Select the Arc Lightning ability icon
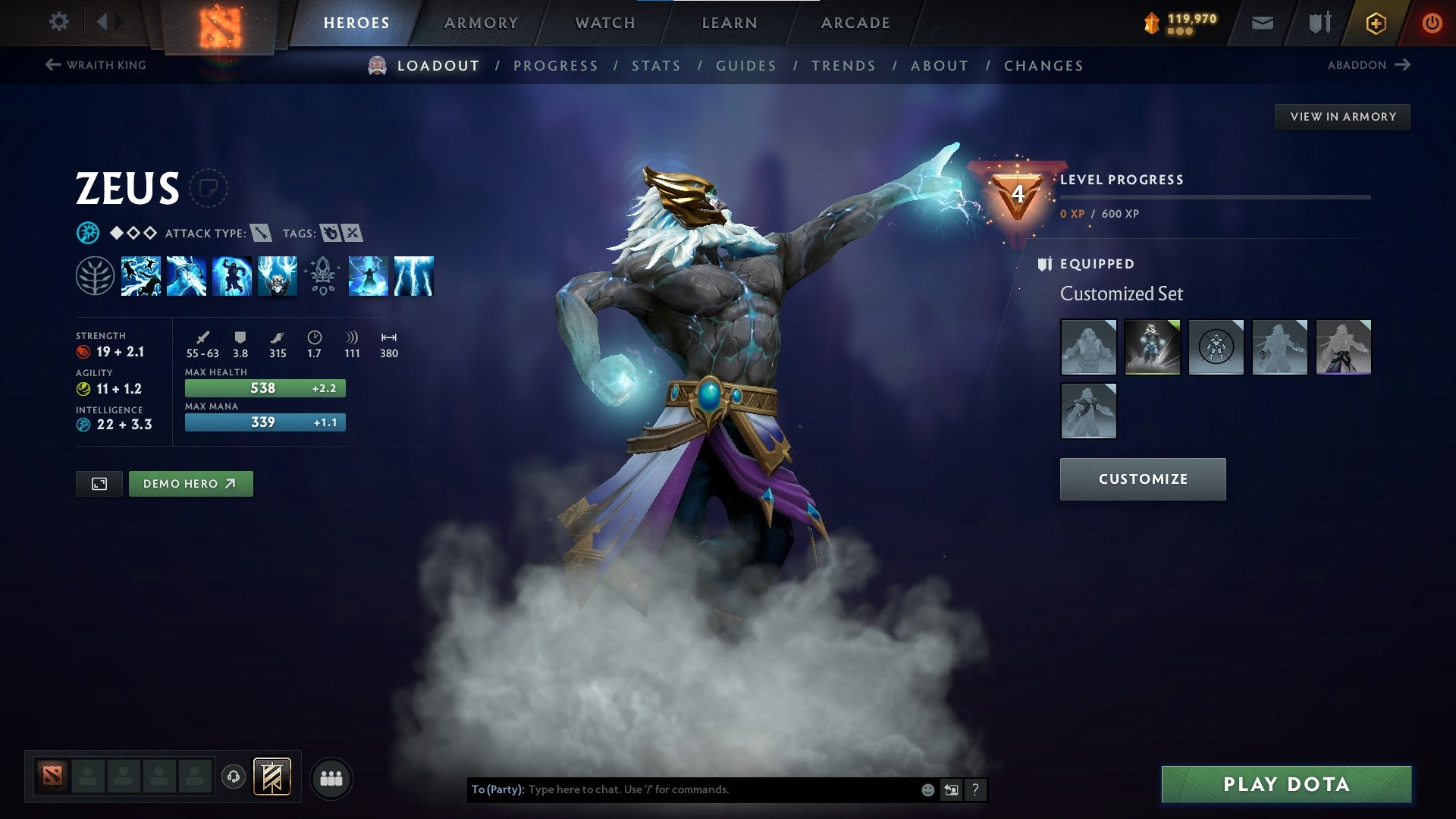 point(141,277)
